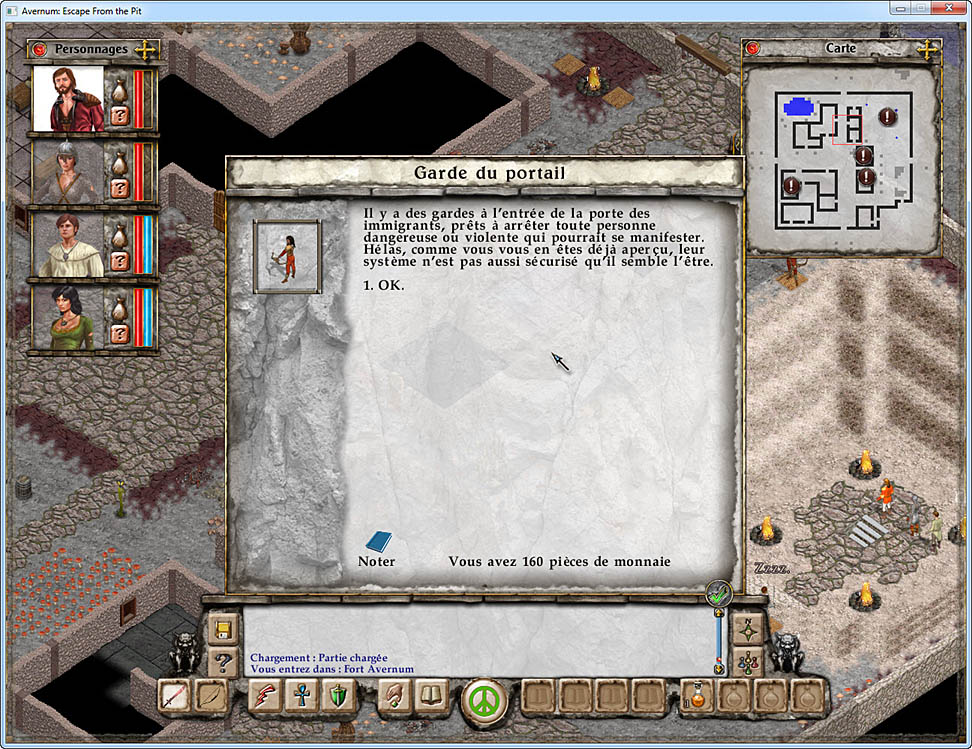The width and height of the screenshot is (972, 749).
Task: Choose the "1. OK." dialogue reply
Action: [386, 285]
